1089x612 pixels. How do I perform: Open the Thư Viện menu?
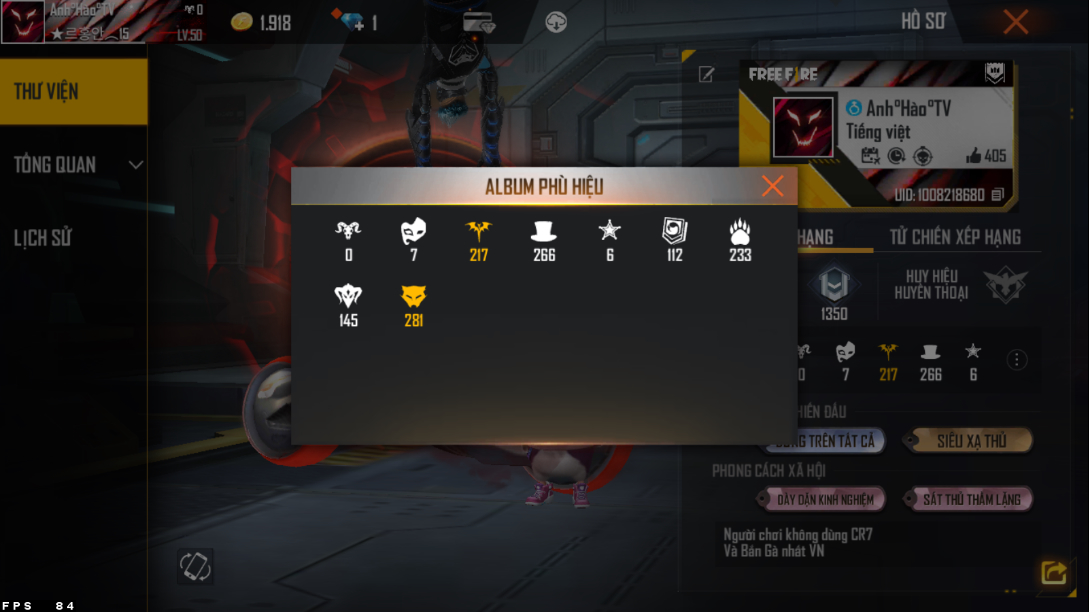click(x=73, y=91)
